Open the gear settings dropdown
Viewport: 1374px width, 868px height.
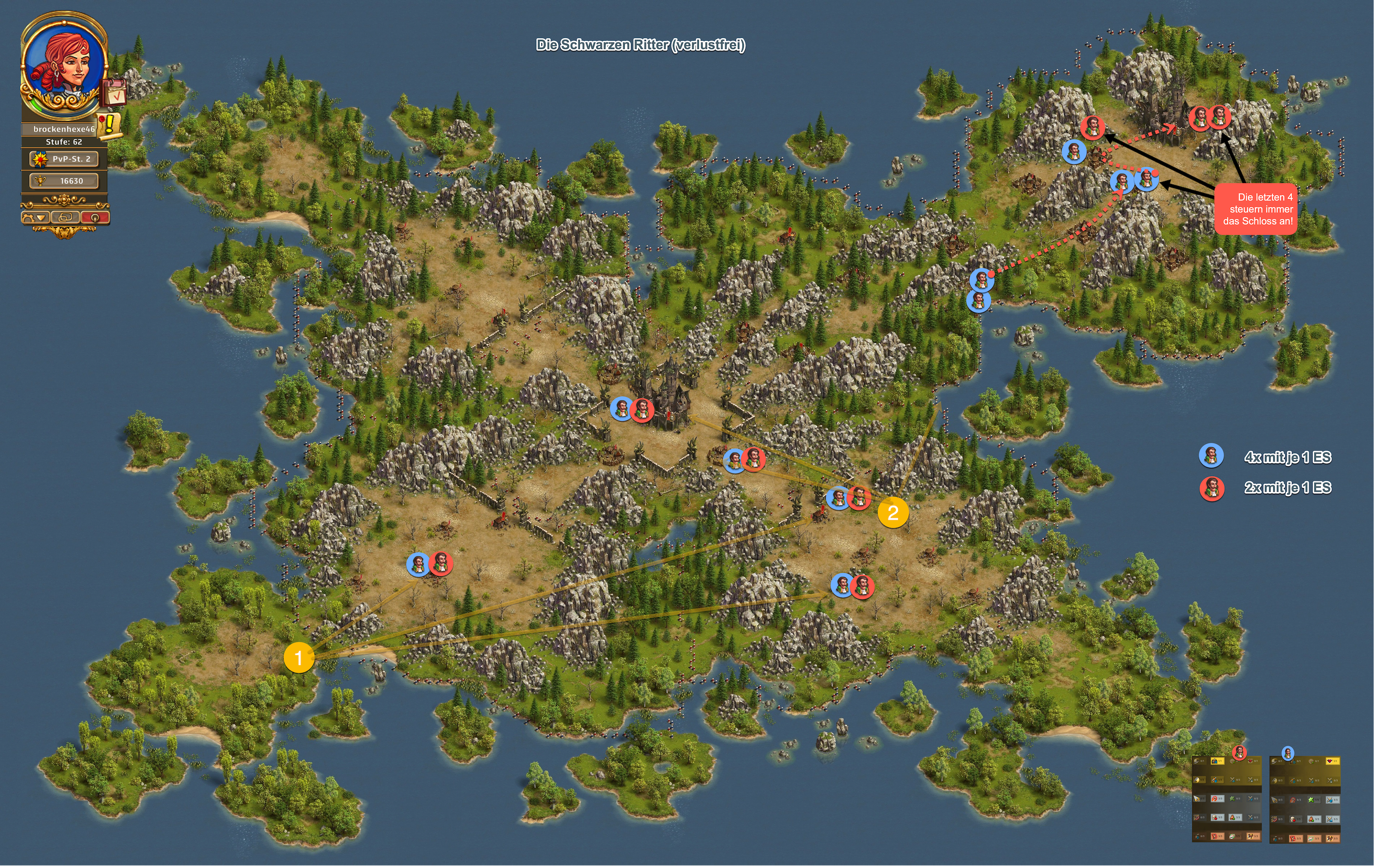(x=34, y=217)
